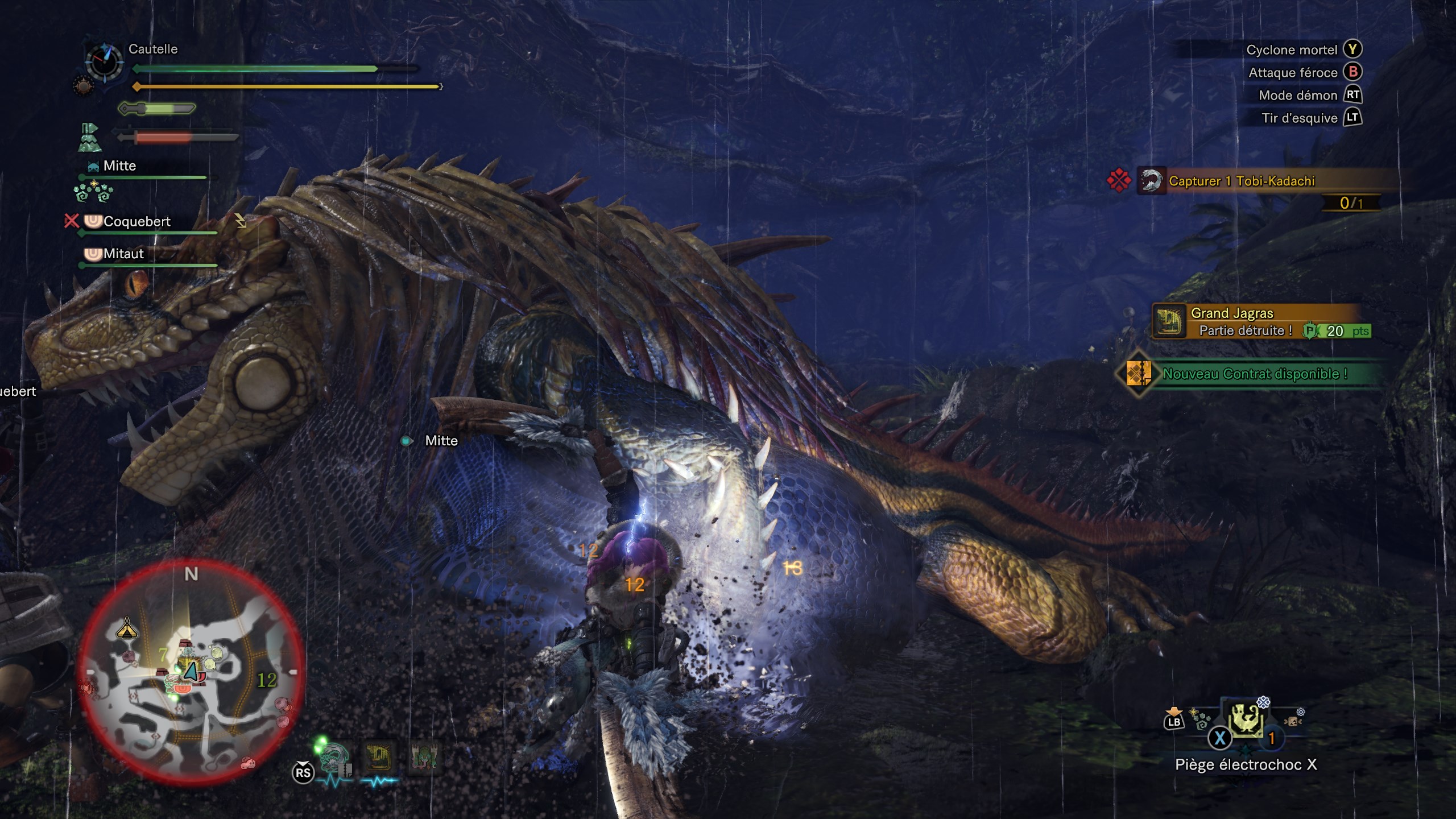Select party member Mitaut
Viewport: 1456px width, 819px height.
[x=123, y=254]
